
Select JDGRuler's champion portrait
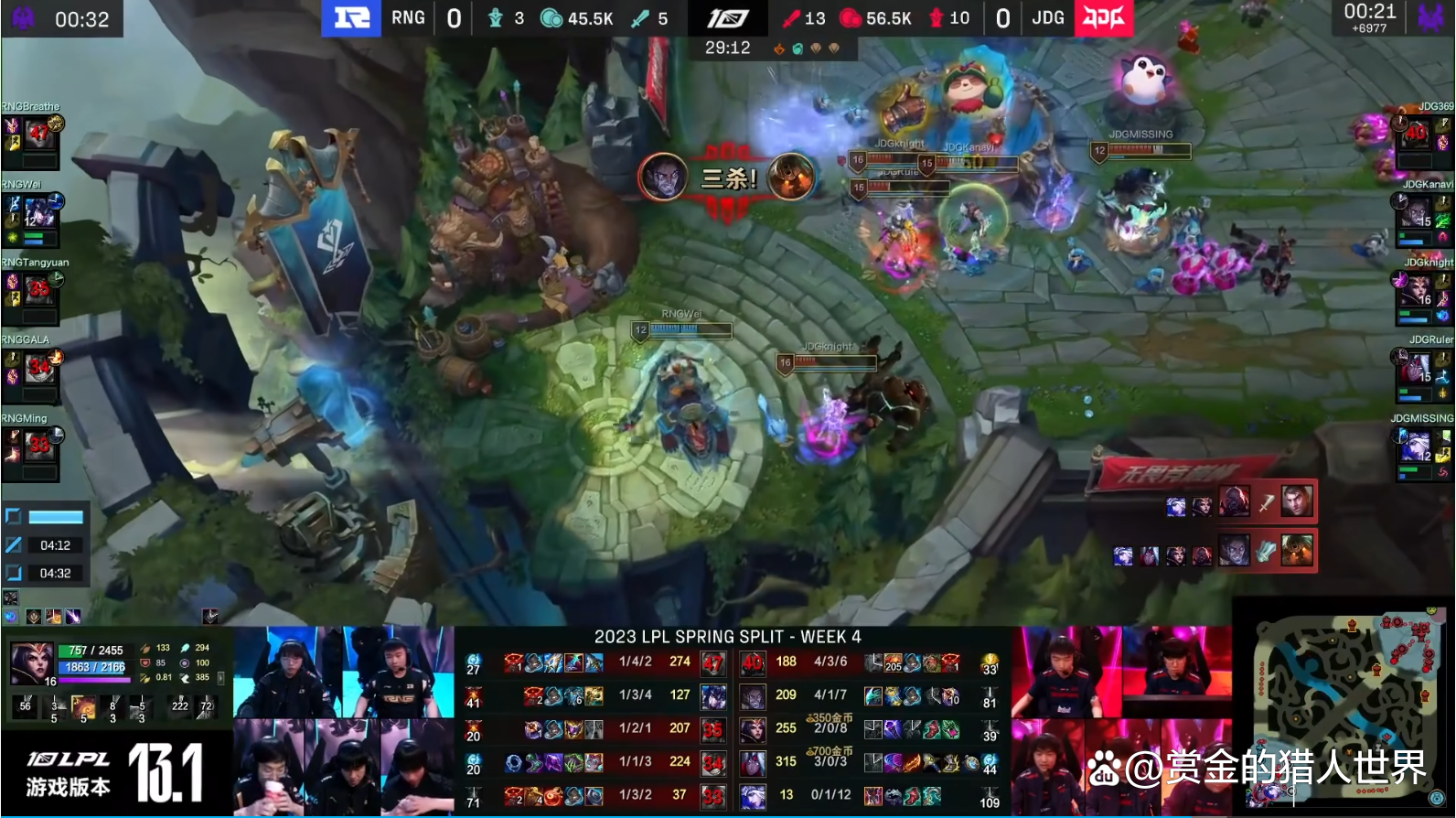click(1416, 368)
